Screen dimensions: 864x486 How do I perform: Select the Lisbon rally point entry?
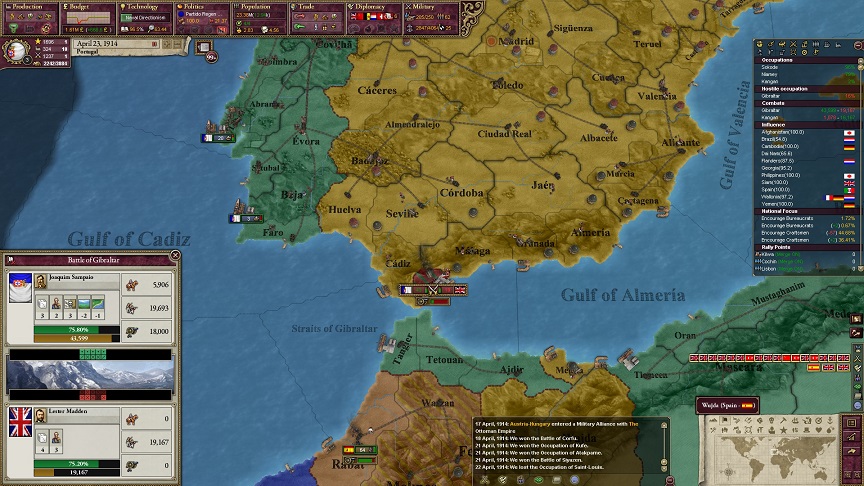769,269
